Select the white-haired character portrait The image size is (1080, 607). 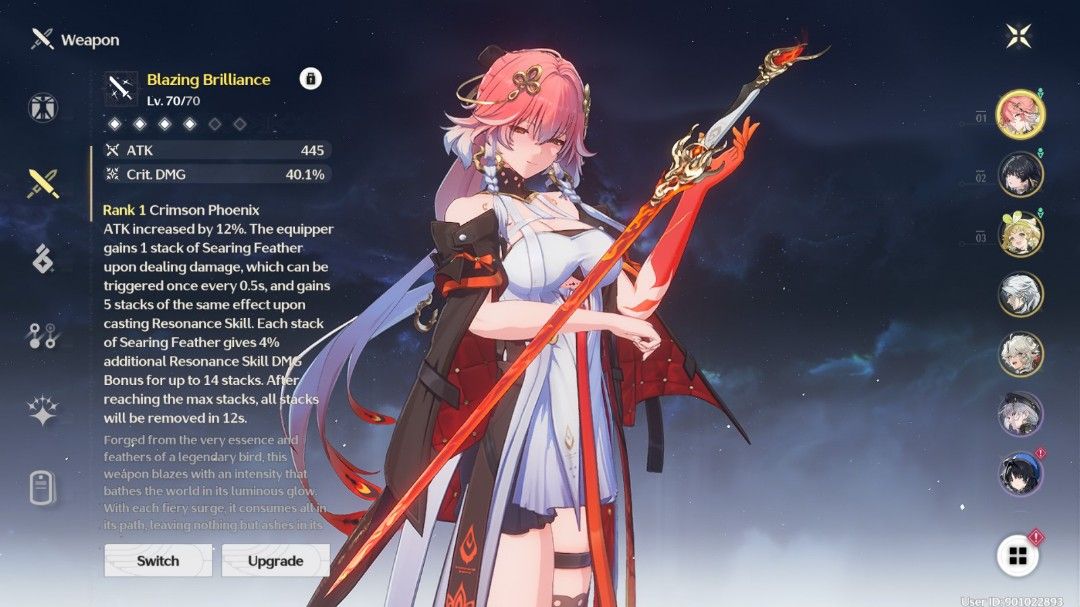pos(1020,294)
